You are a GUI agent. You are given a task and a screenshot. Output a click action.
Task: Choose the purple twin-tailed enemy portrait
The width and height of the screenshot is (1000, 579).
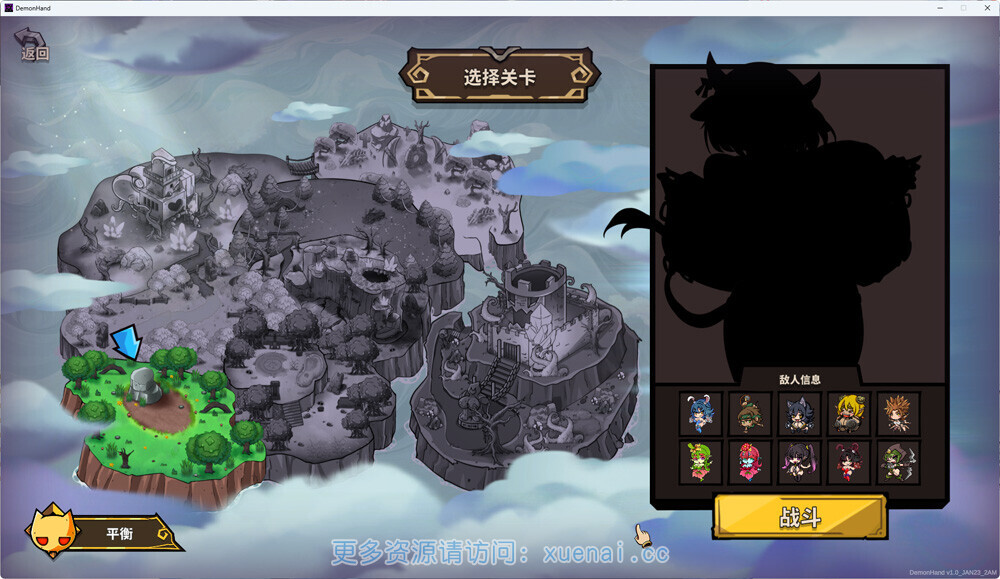(799, 462)
